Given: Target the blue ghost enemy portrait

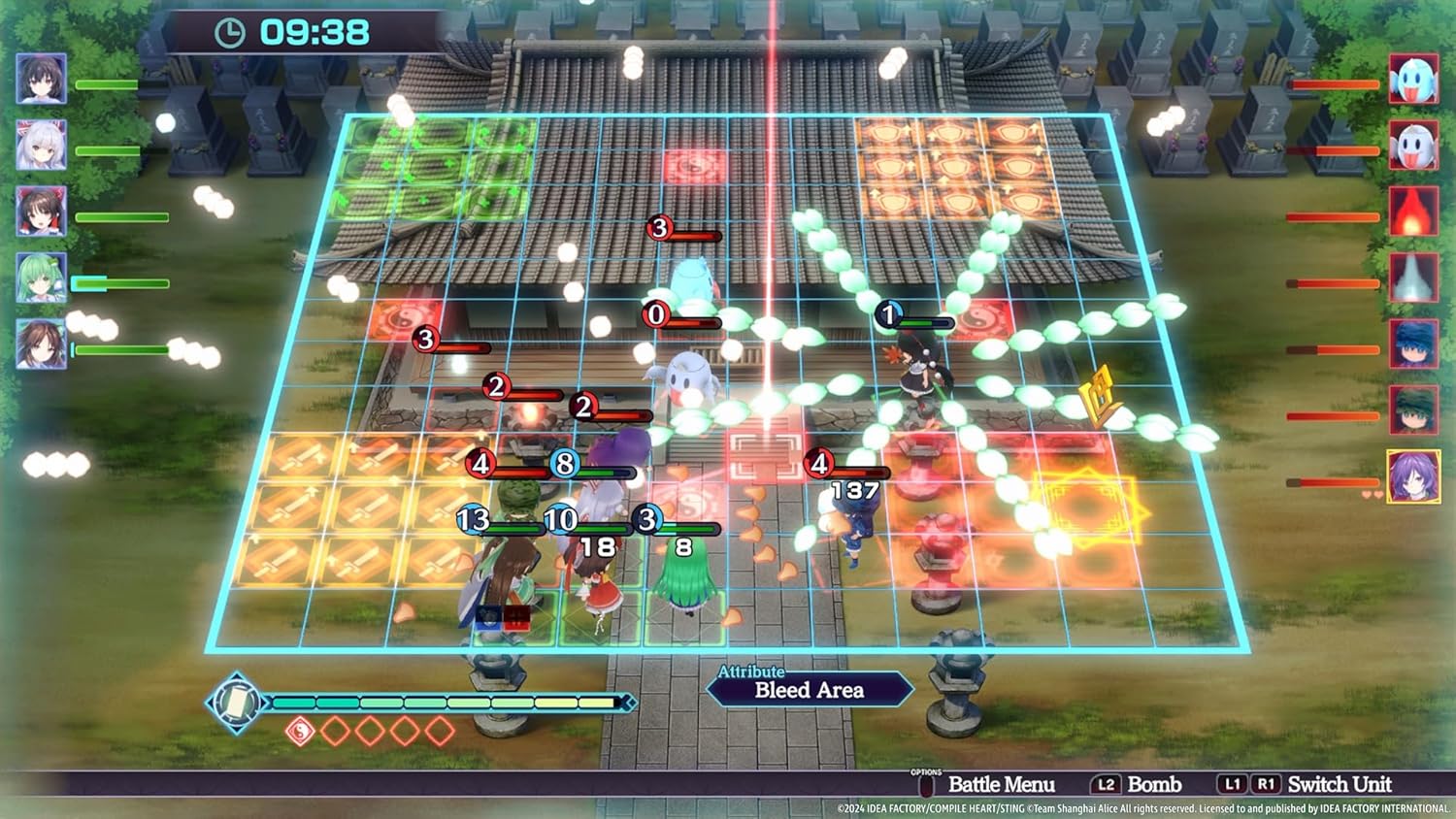Looking at the screenshot, I should coord(1413,79).
